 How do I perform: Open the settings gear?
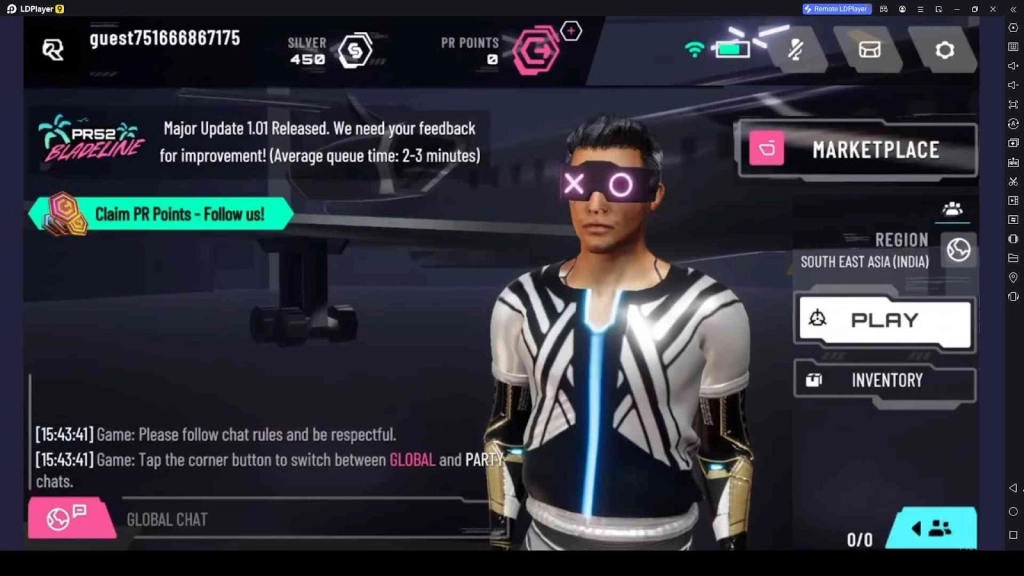click(944, 50)
